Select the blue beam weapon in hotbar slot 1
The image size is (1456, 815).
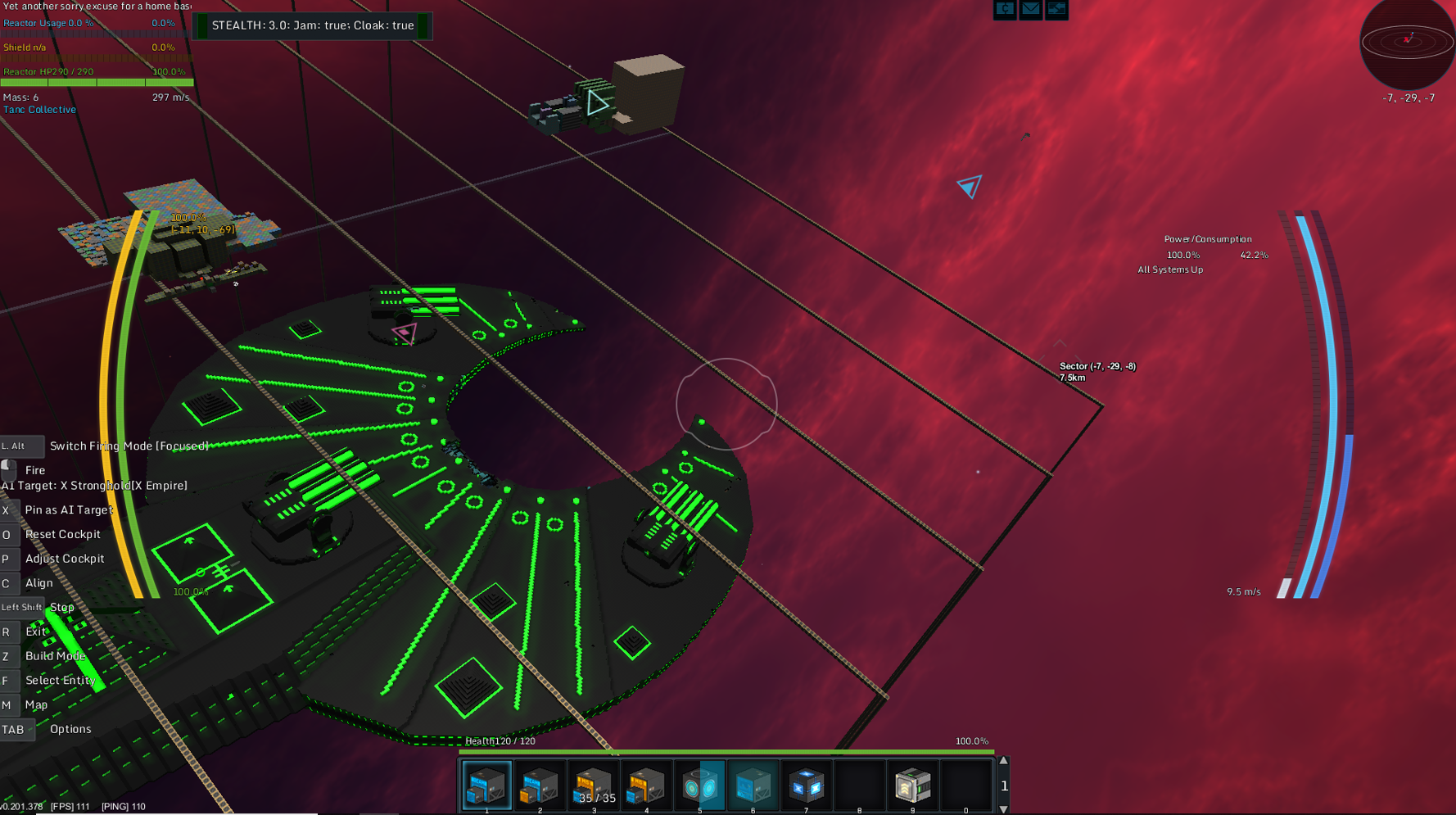pyautogui.click(x=486, y=785)
